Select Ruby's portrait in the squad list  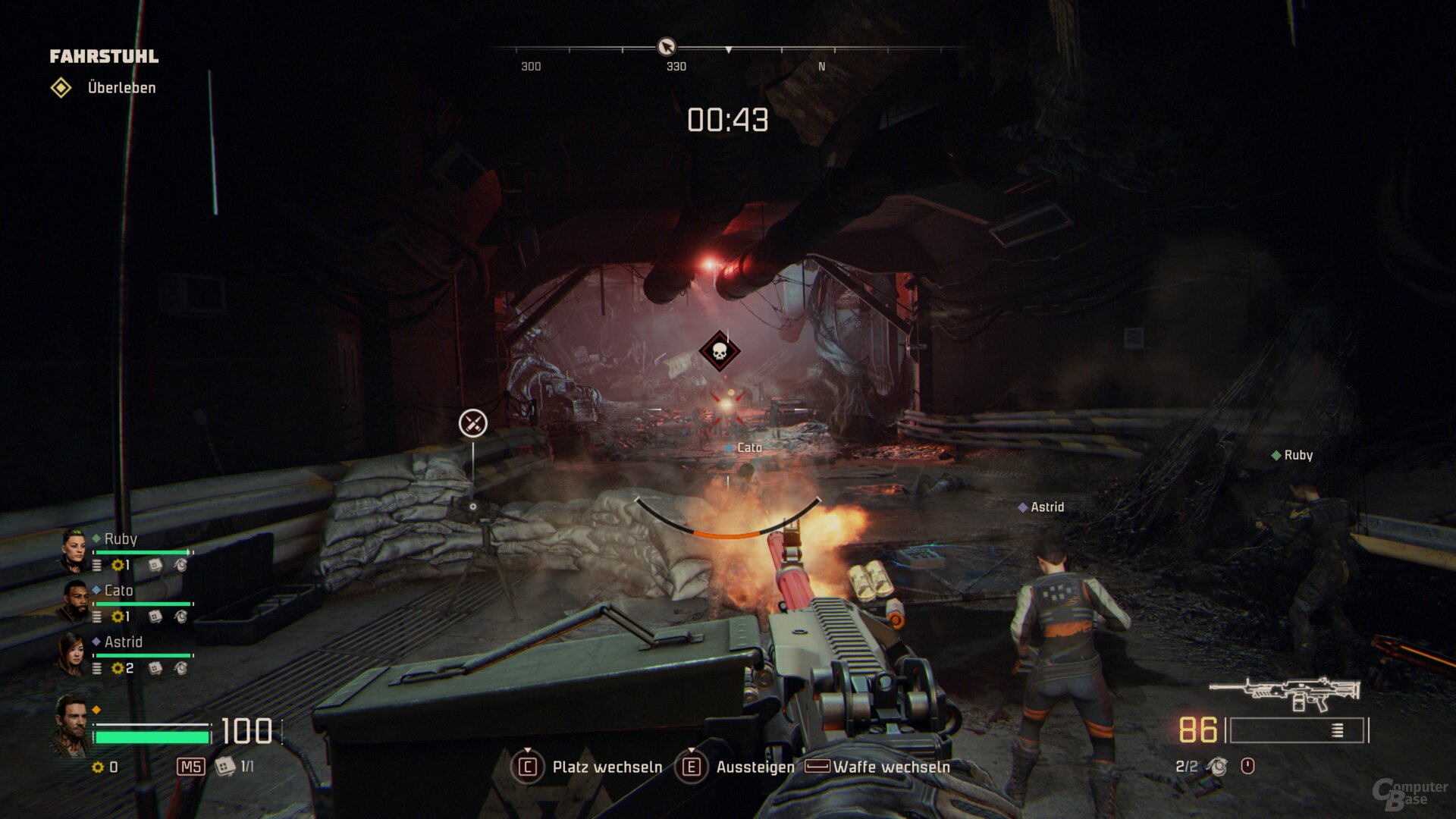click(x=74, y=551)
